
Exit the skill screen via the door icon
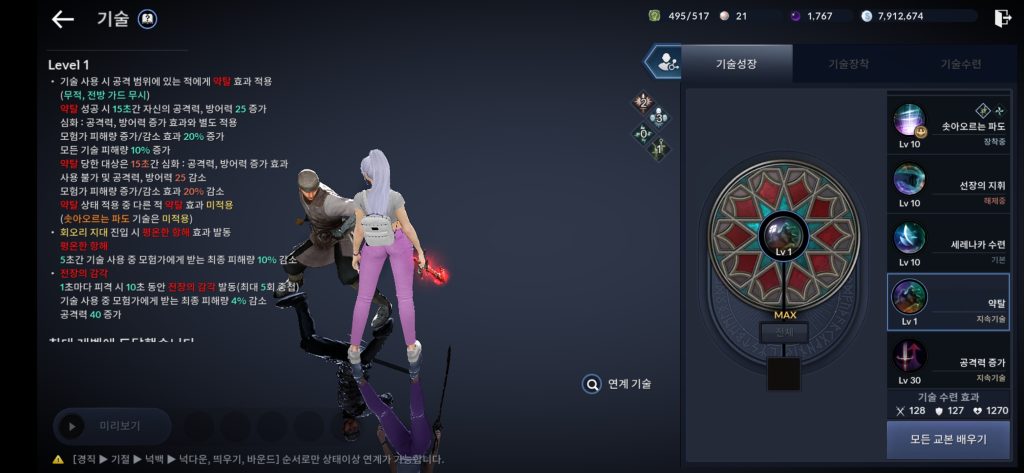pos(1002,18)
